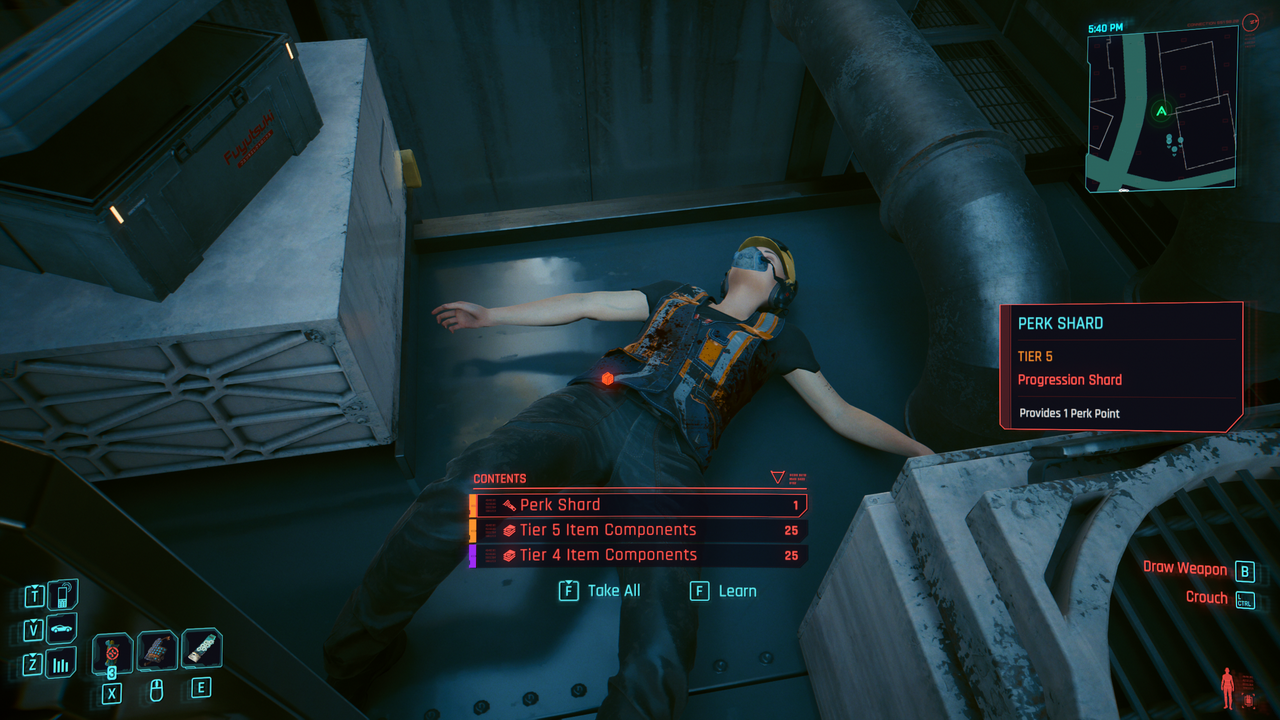
Task: Open the radio bars icon
Action: 62,663
